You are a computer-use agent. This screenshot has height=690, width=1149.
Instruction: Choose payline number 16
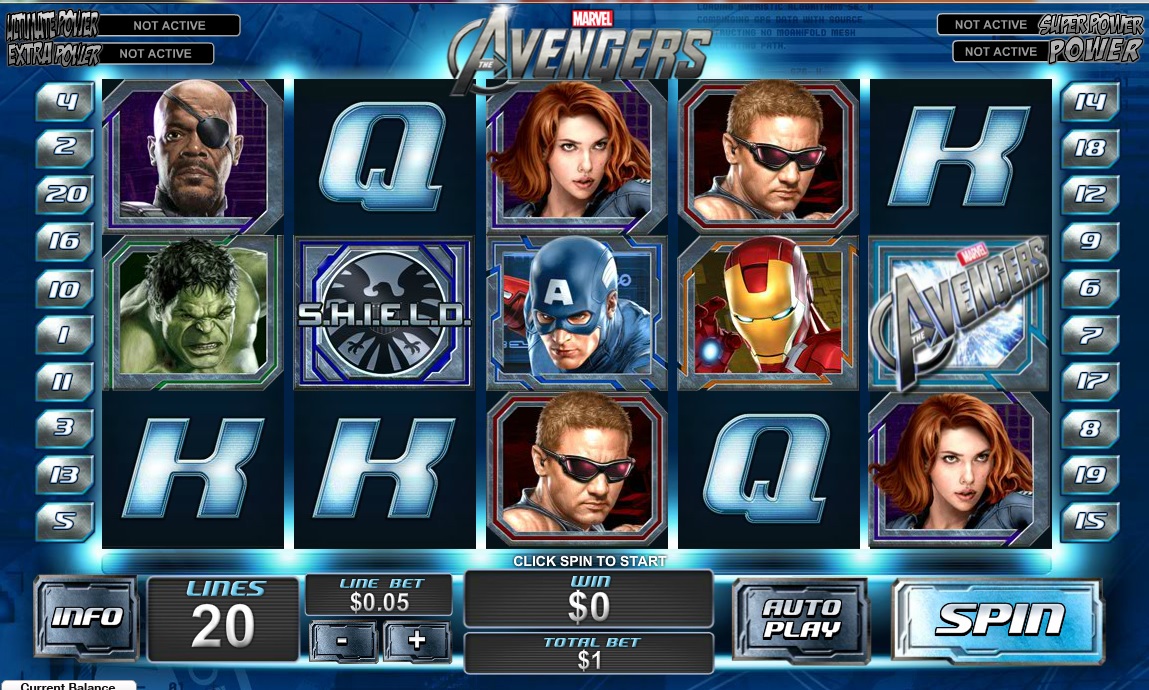[x=65, y=241]
